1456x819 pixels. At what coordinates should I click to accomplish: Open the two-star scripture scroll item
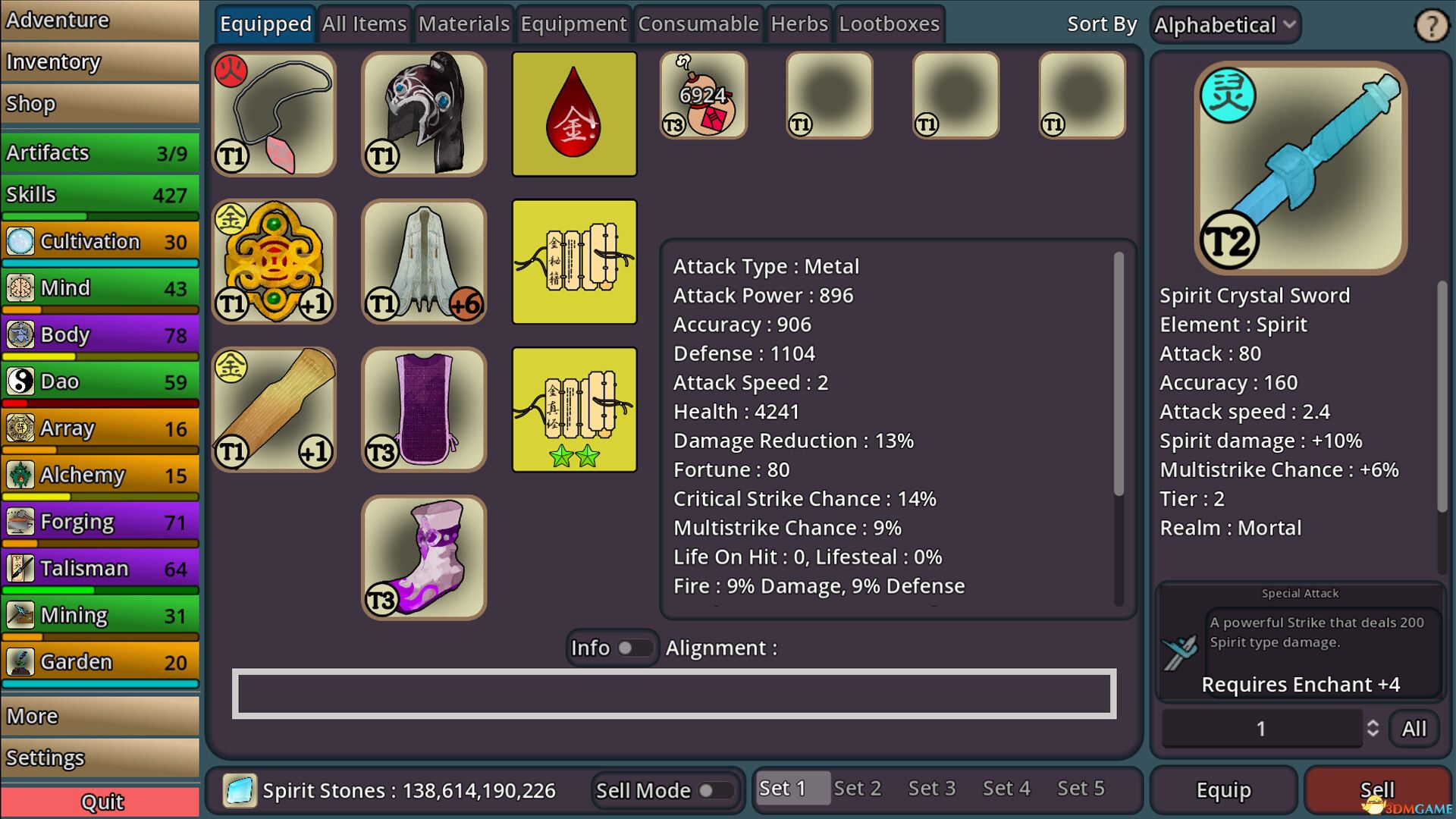tap(574, 409)
